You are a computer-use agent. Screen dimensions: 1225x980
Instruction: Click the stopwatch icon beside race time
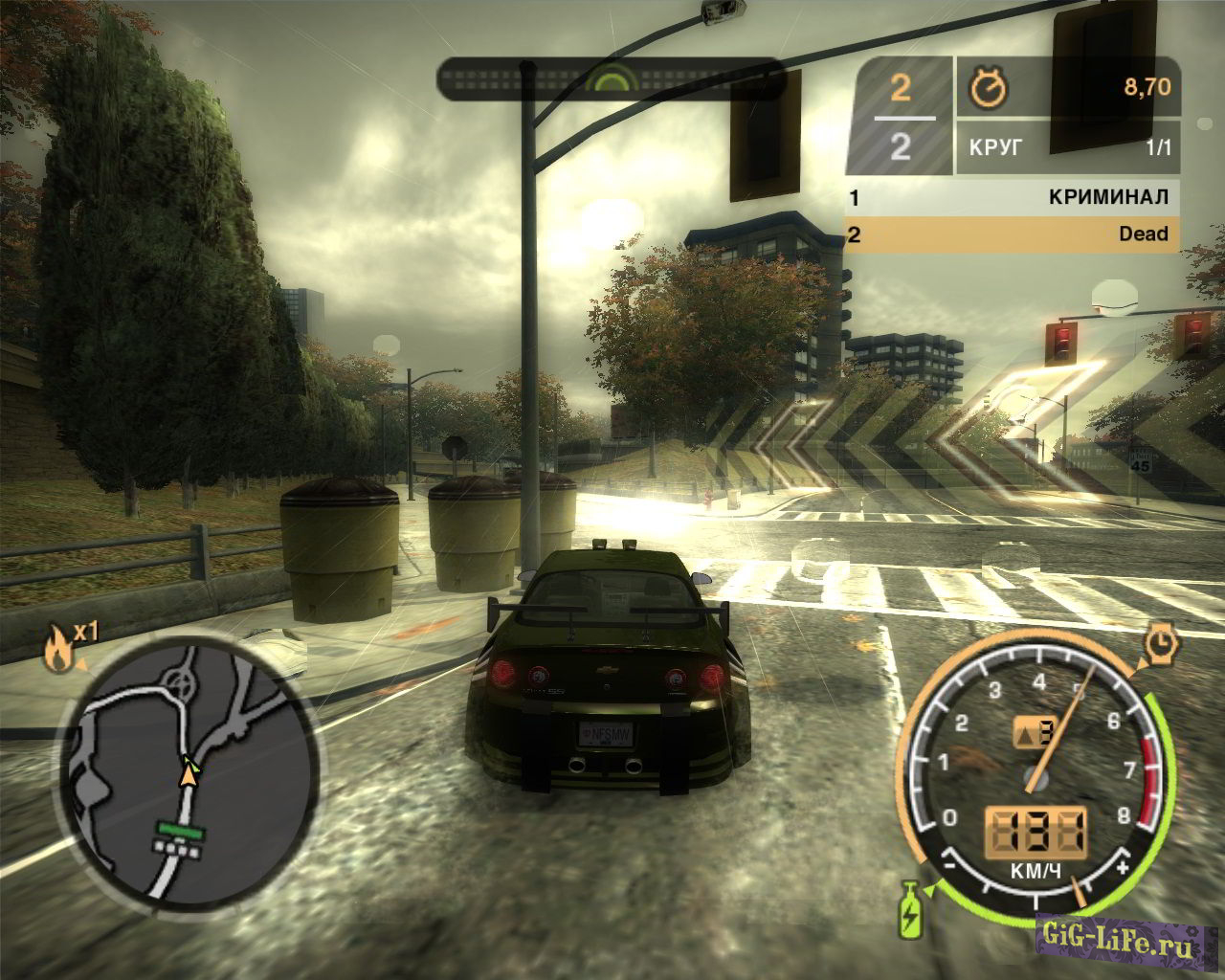pyautogui.click(x=988, y=89)
